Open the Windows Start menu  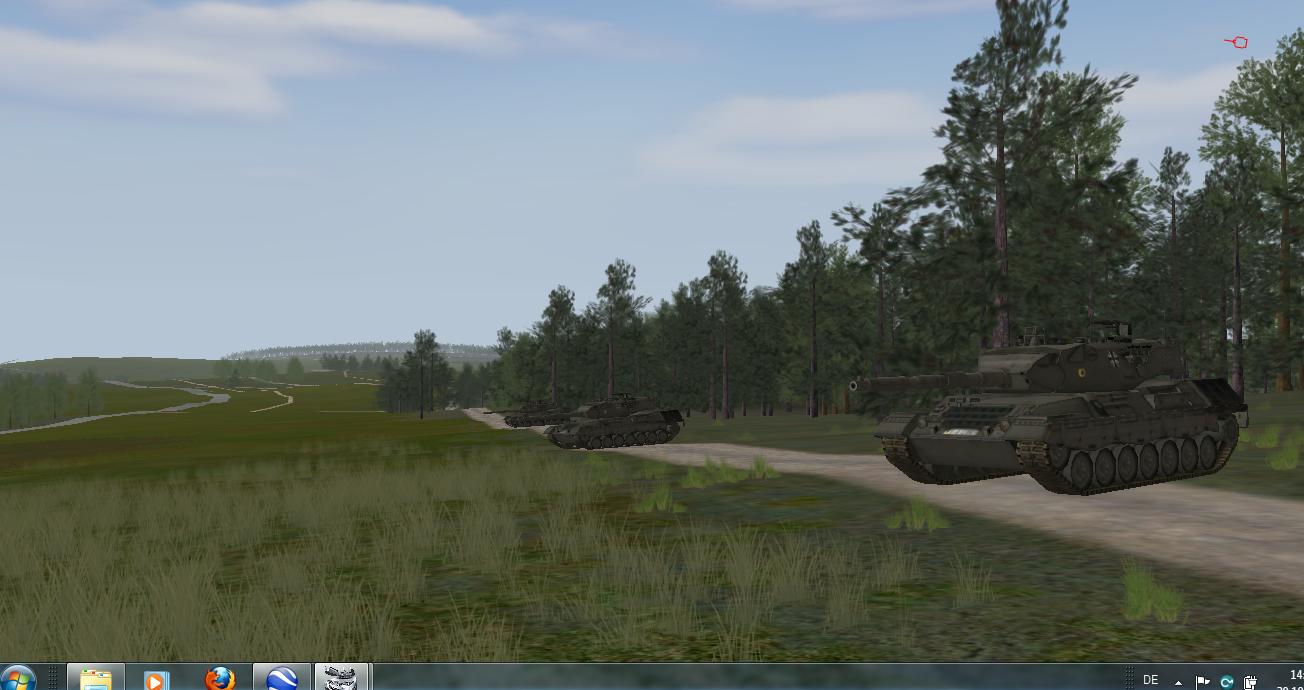[x=18, y=679]
